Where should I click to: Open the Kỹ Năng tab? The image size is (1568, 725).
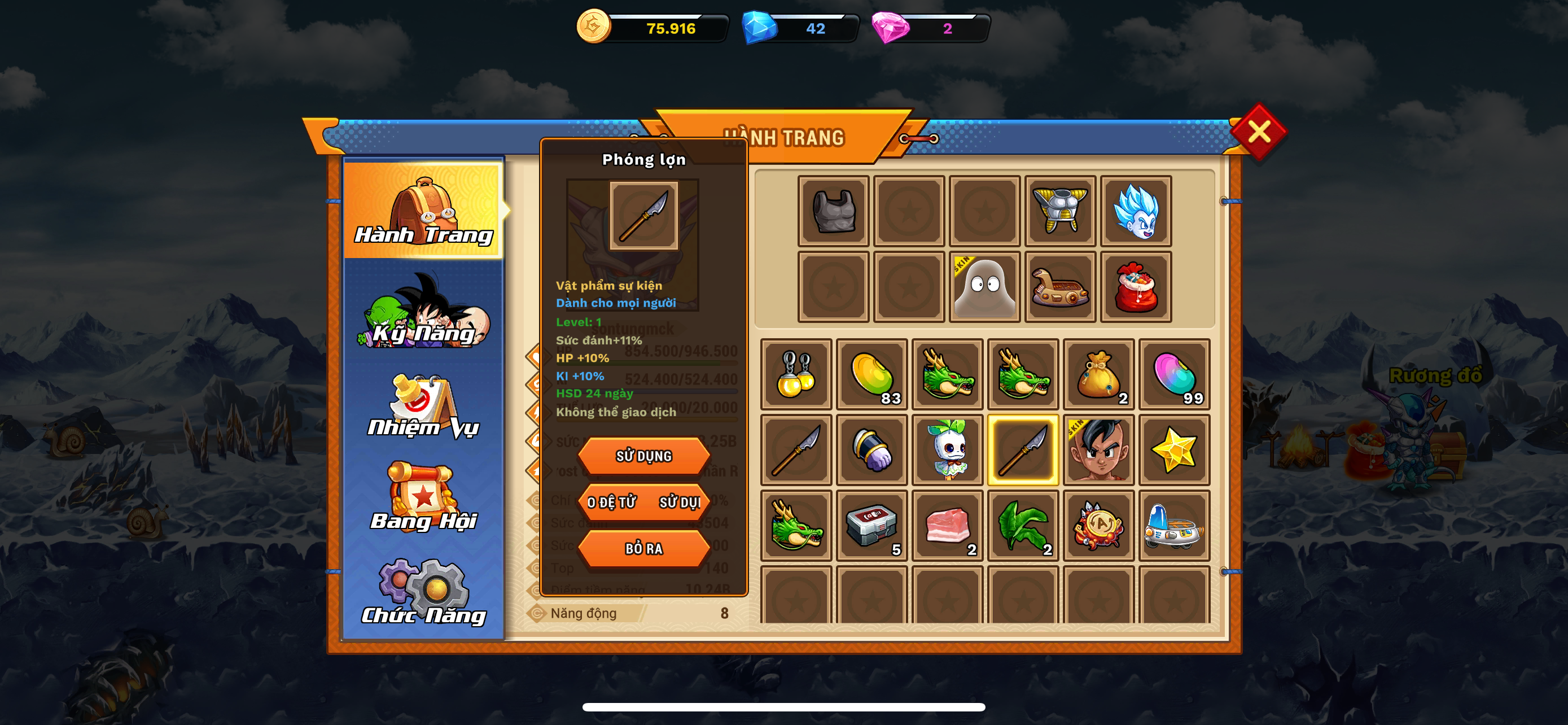[x=424, y=312]
